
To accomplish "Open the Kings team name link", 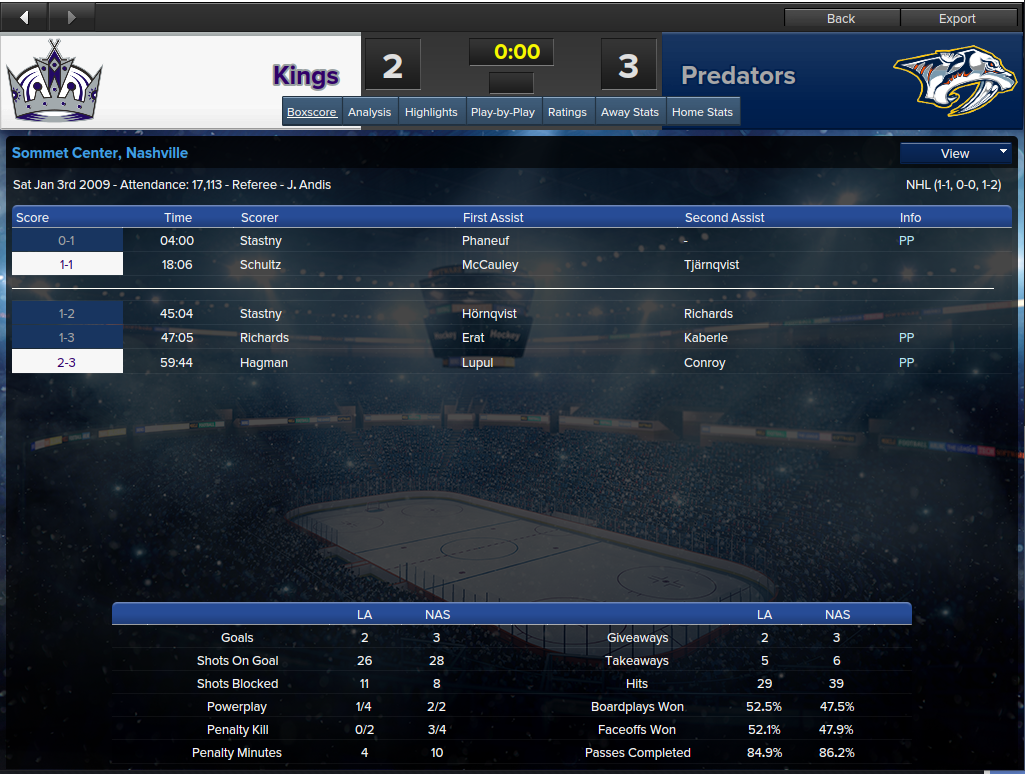I will coord(306,76).
